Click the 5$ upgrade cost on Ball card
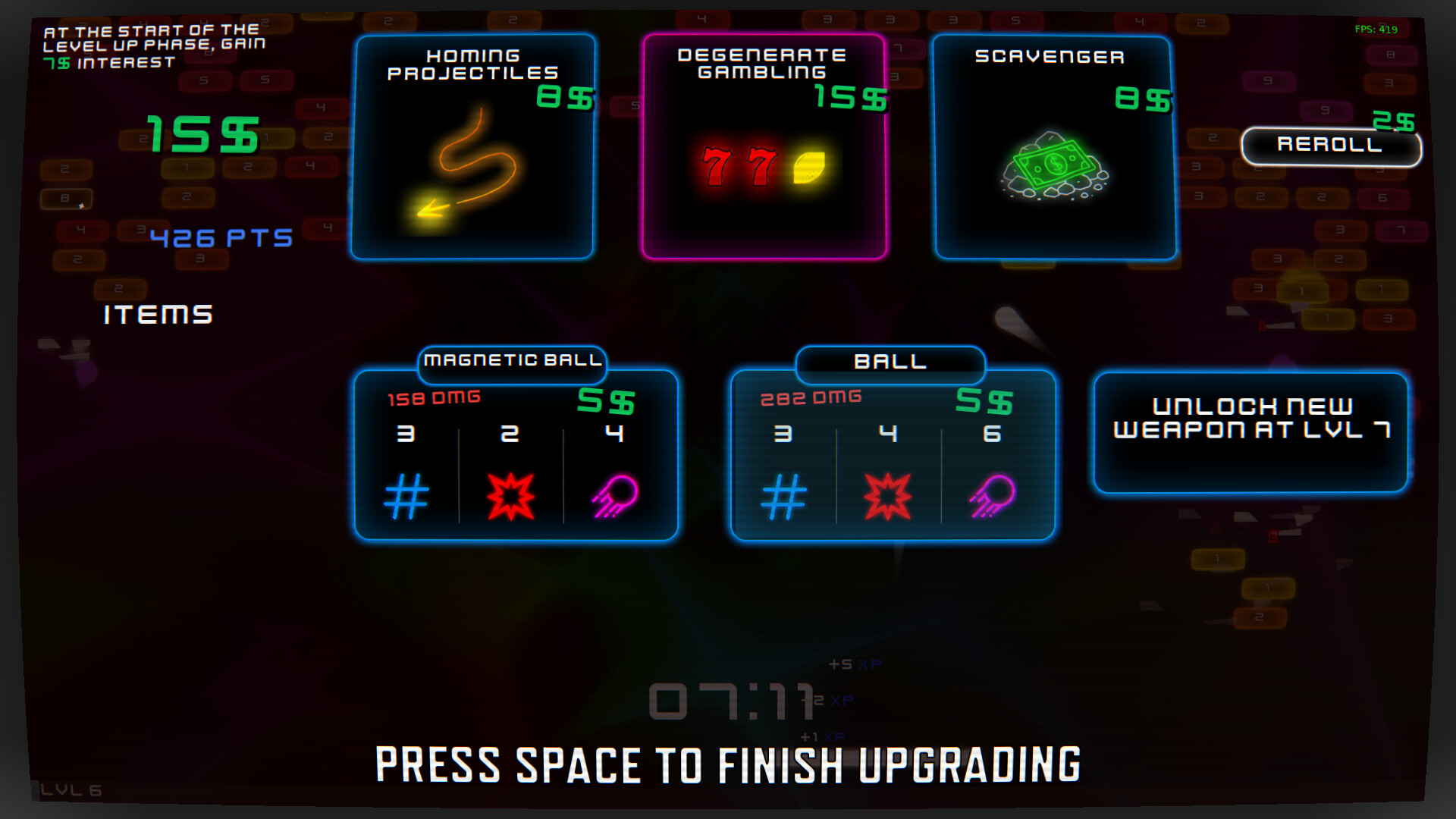The width and height of the screenshot is (1456, 819). click(982, 400)
